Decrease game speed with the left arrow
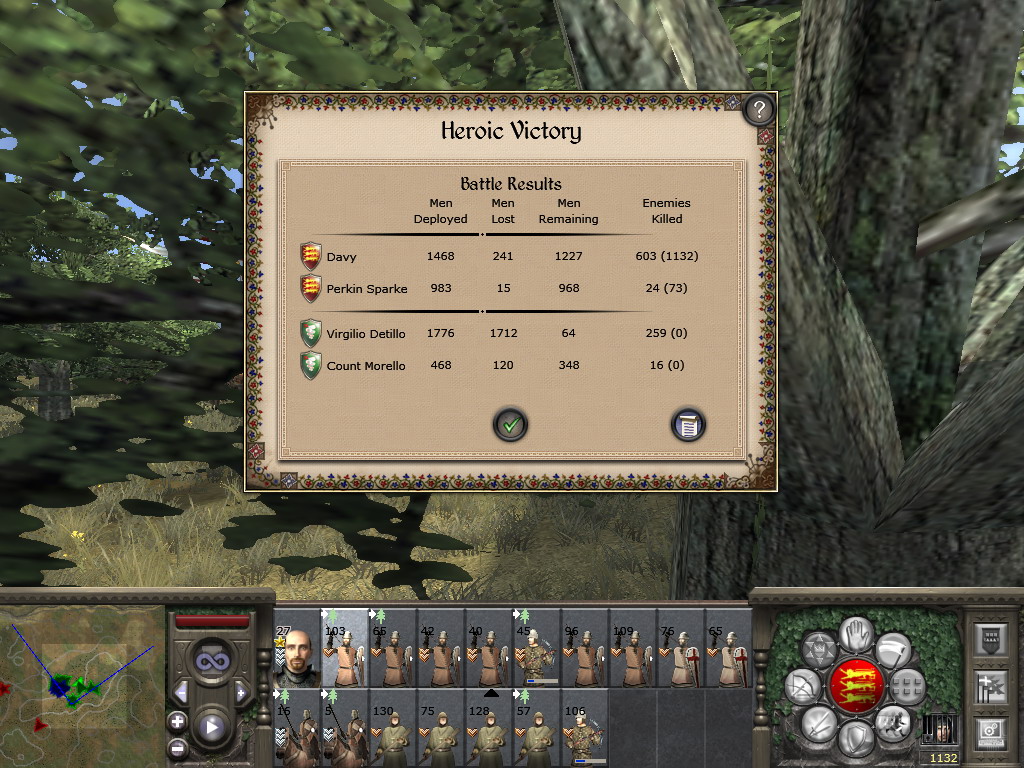The image size is (1024, 768). (181, 692)
